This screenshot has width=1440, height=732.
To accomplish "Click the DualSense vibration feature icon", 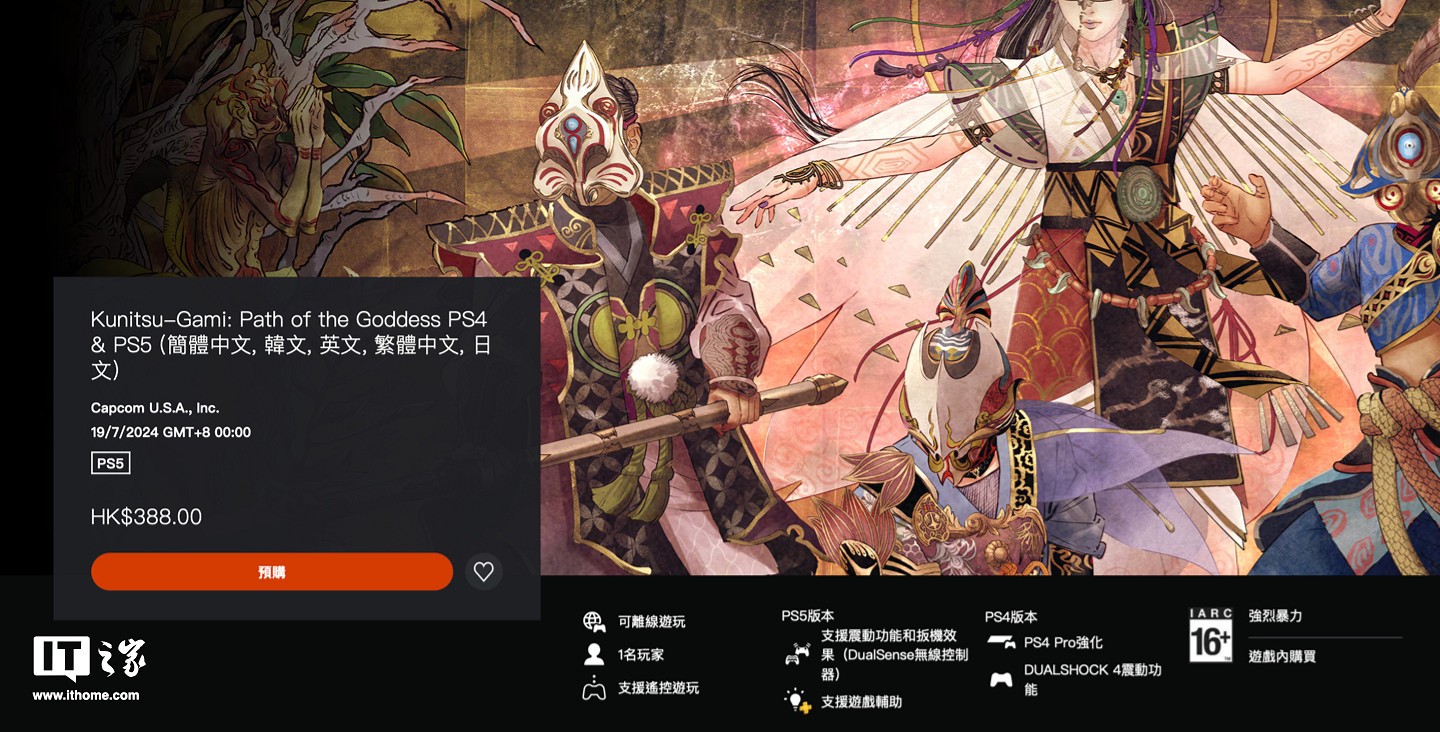I will tap(796, 654).
